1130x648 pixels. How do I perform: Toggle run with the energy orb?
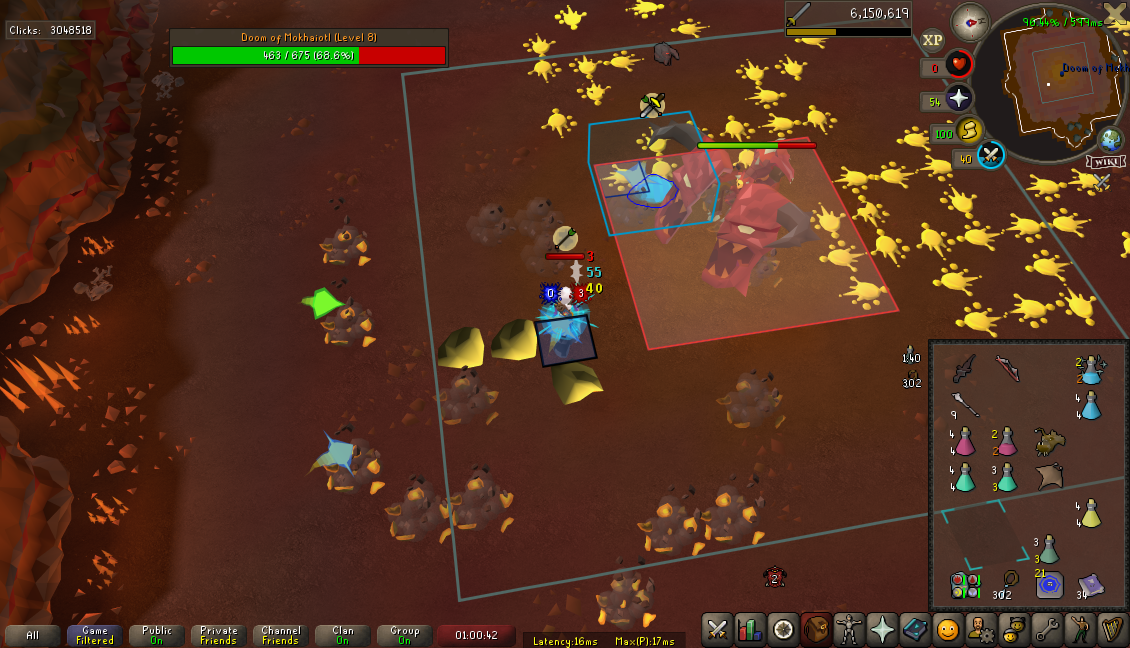point(967,130)
